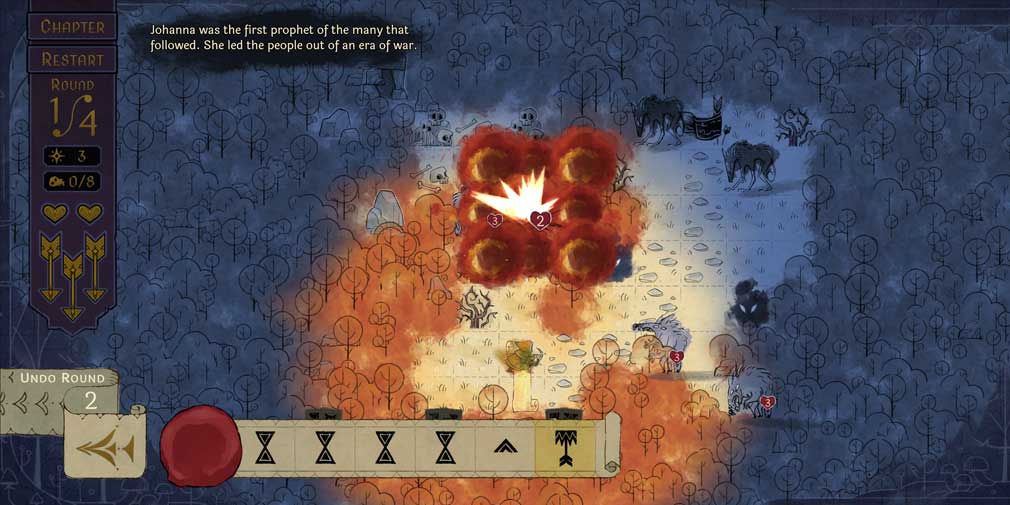
Task: Select the highlighted arrow shot action slot
Action: (565, 448)
